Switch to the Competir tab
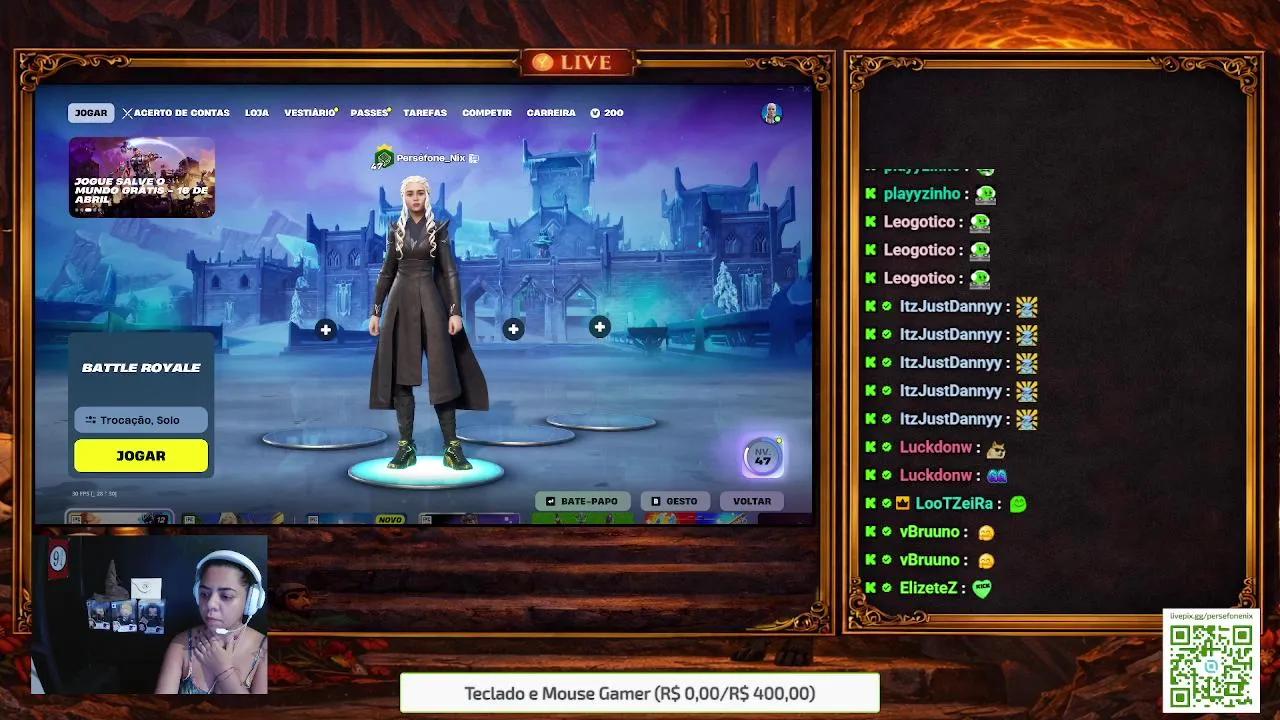The height and width of the screenshot is (720, 1280). [x=487, y=112]
